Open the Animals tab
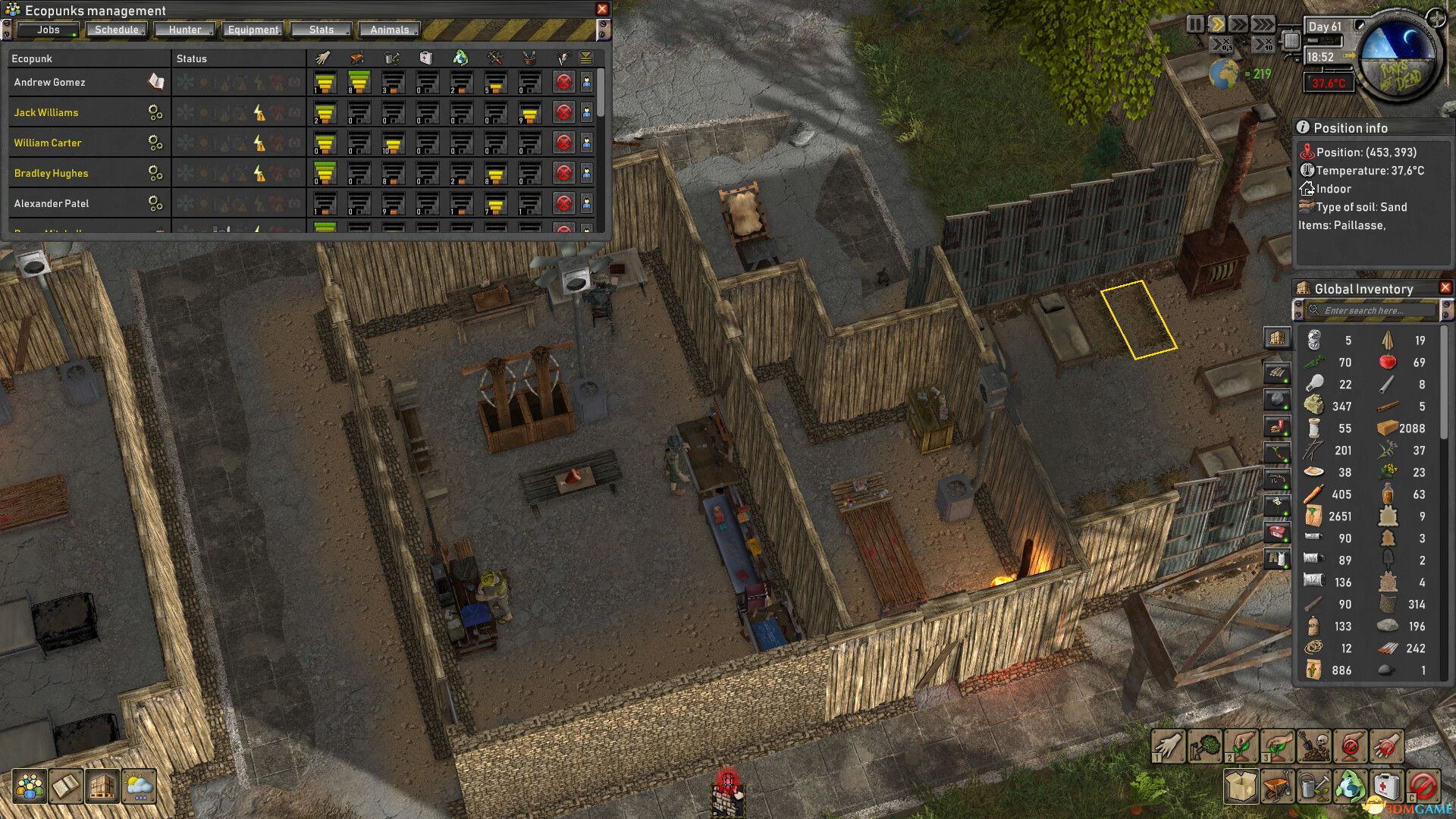Screen dimensions: 1456x819 click(389, 30)
